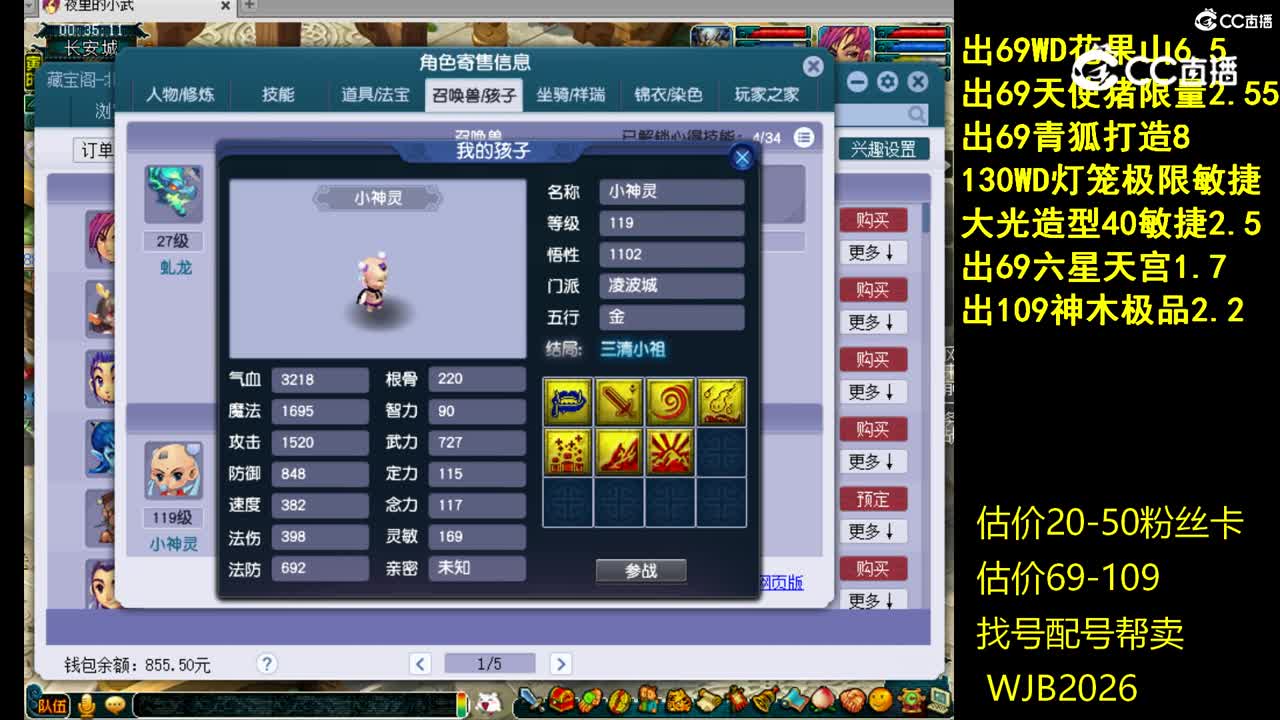
Task: Expand a 更多↓ option under a listing
Action: [875, 252]
